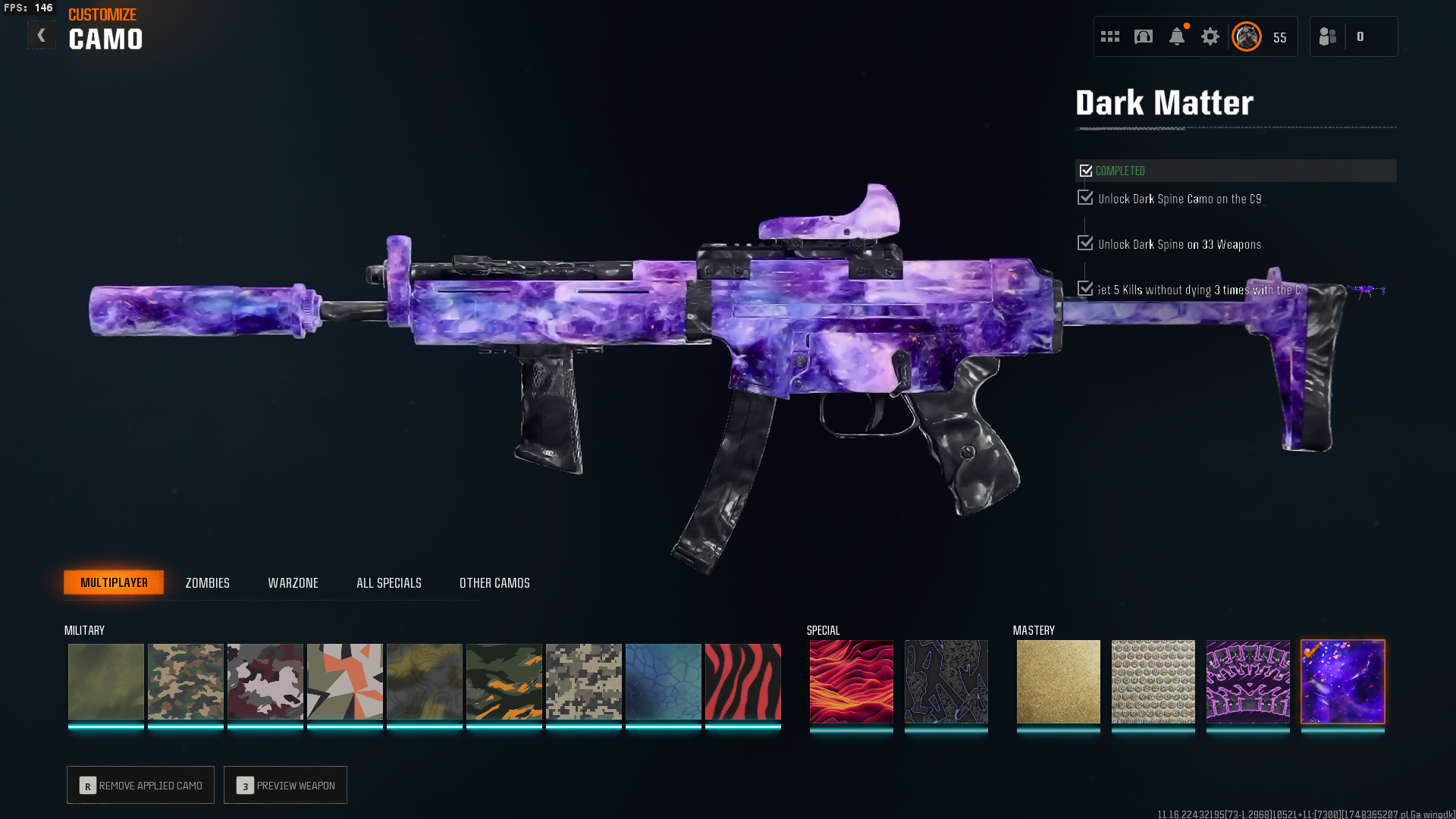
Task: Preview the weapon with camo
Action: point(285,785)
